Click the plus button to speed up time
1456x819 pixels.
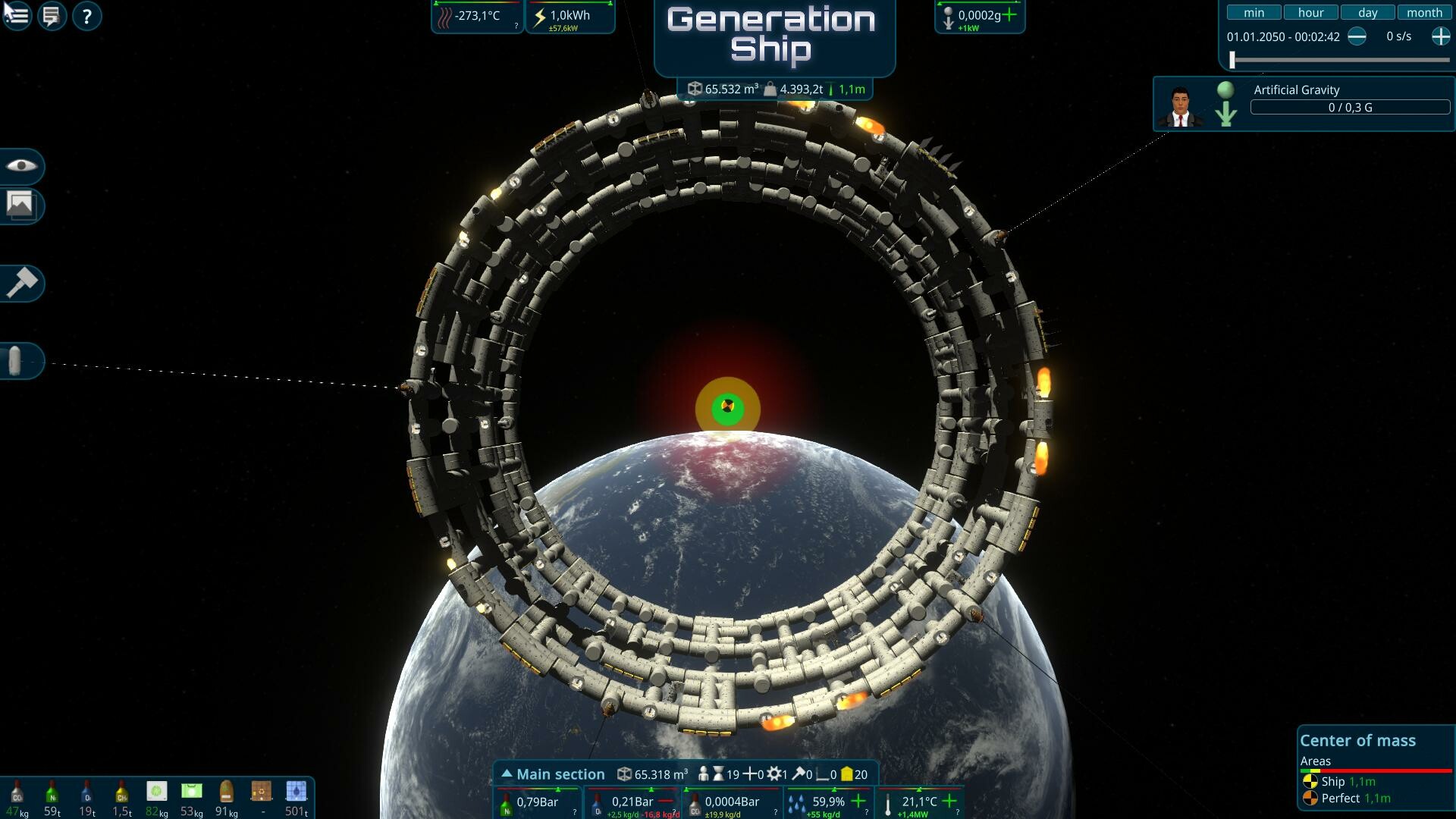[1440, 36]
